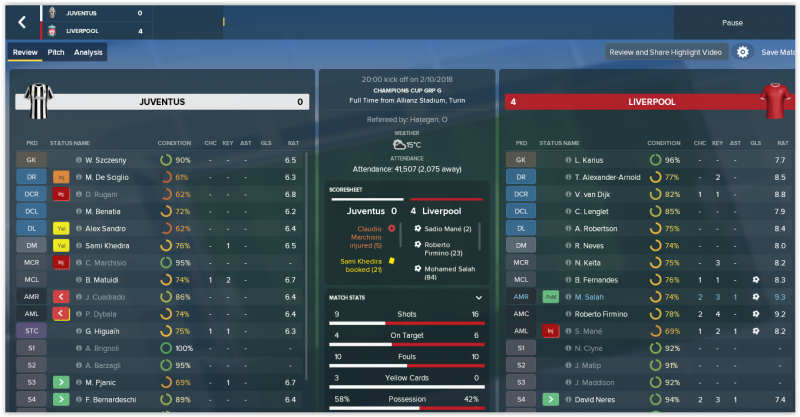Open the Analysis tab
Viewport: 800px width, 417px height.
88,52
